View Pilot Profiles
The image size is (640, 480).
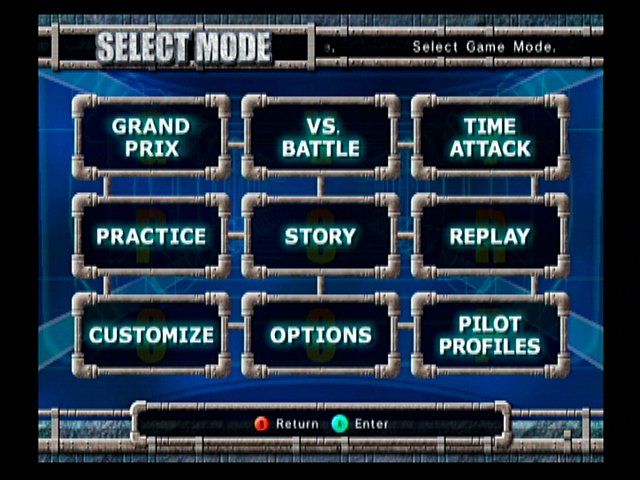click(490, 335)
